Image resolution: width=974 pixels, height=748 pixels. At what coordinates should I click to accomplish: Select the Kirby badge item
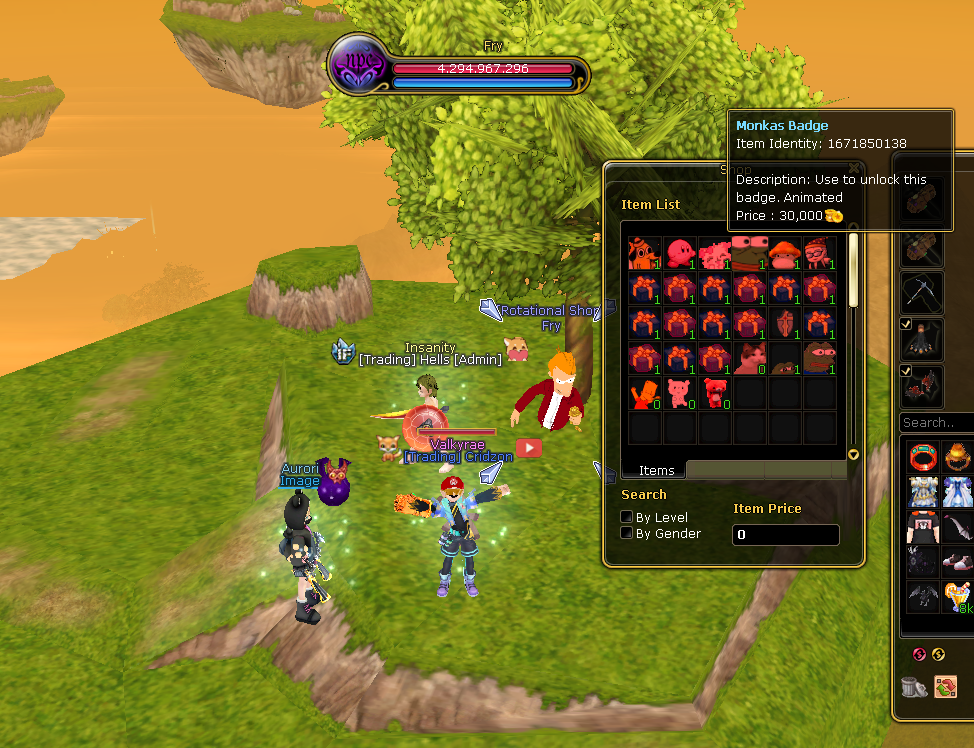680,254
